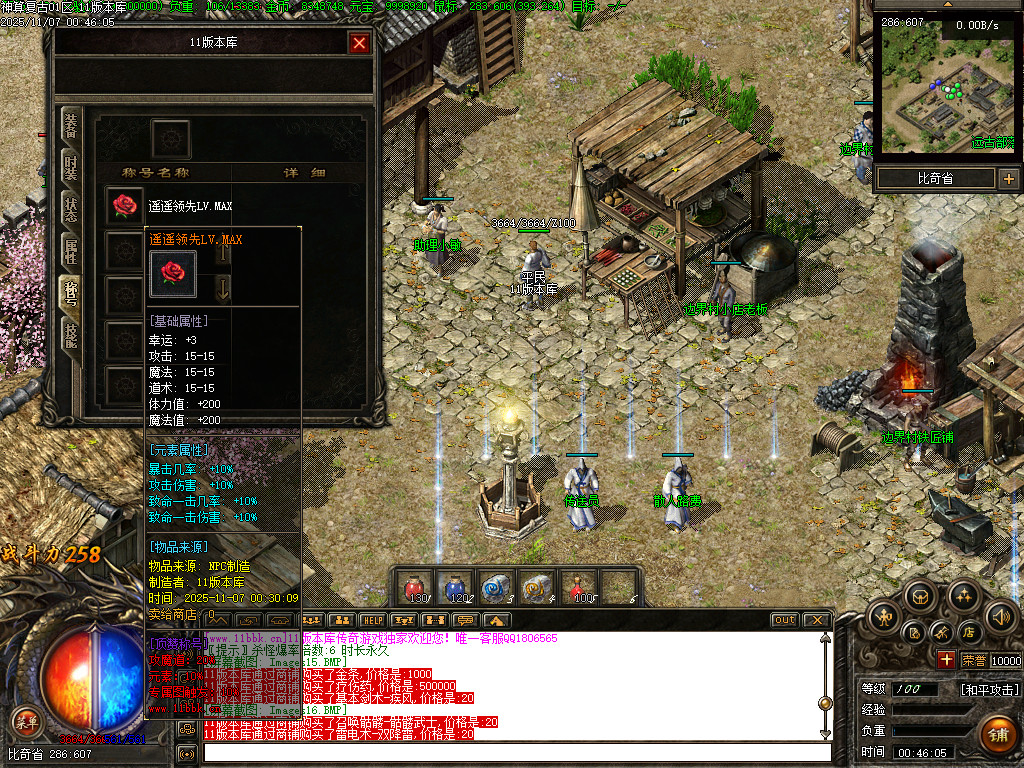Switch to the 装备 equipment tab
Viewport: 1024px width, 768px height.
(x=71, y=127)
